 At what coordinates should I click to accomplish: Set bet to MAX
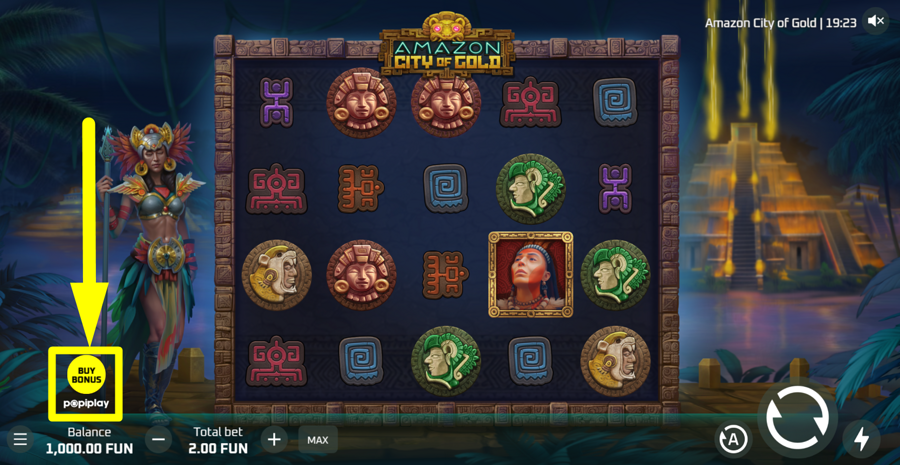tap(318, 440)
